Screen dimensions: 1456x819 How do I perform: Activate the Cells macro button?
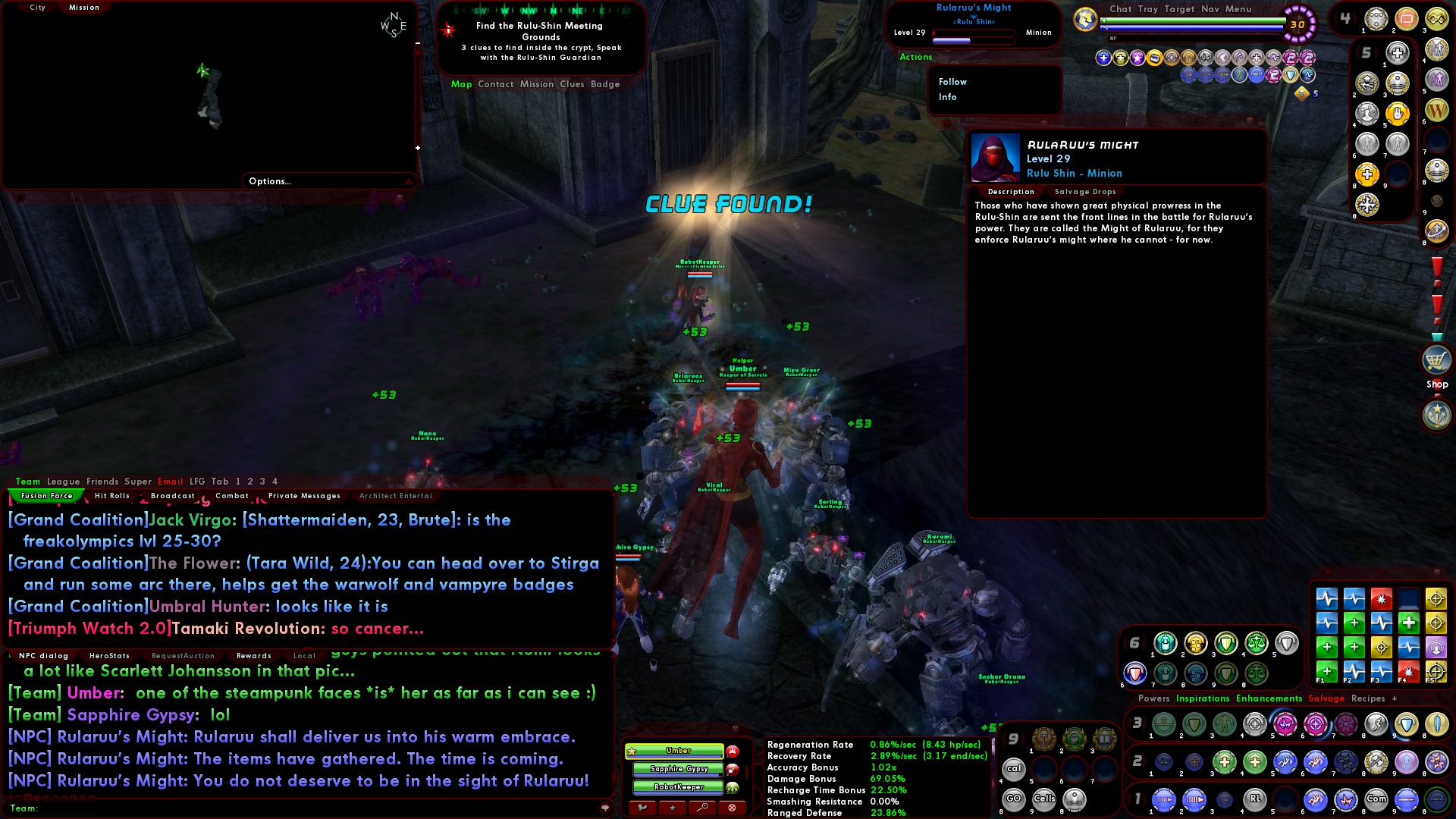click(1046, 799)
